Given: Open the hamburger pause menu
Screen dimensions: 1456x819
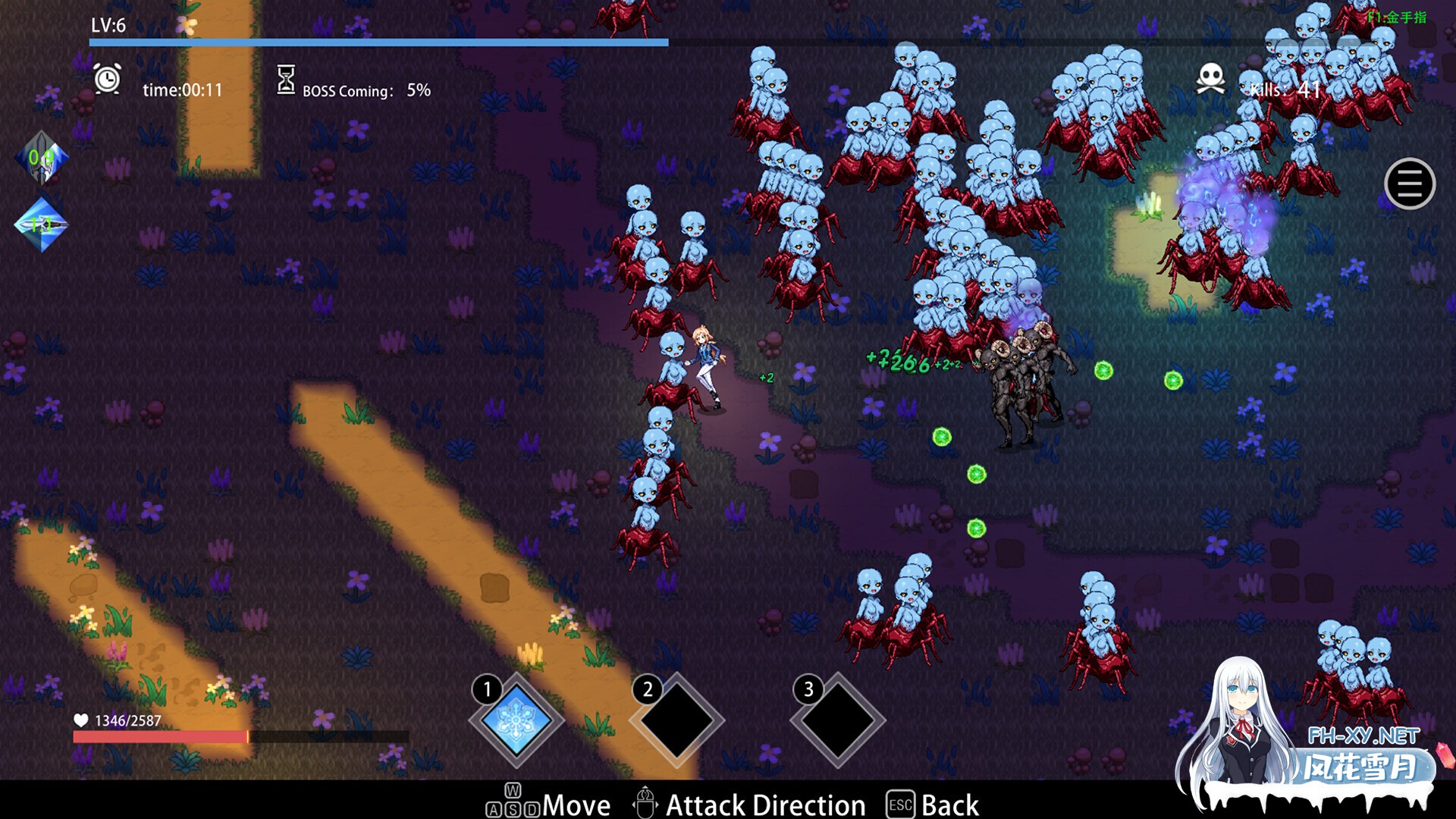Looking at the screenshot, I should pos(1409,184).
